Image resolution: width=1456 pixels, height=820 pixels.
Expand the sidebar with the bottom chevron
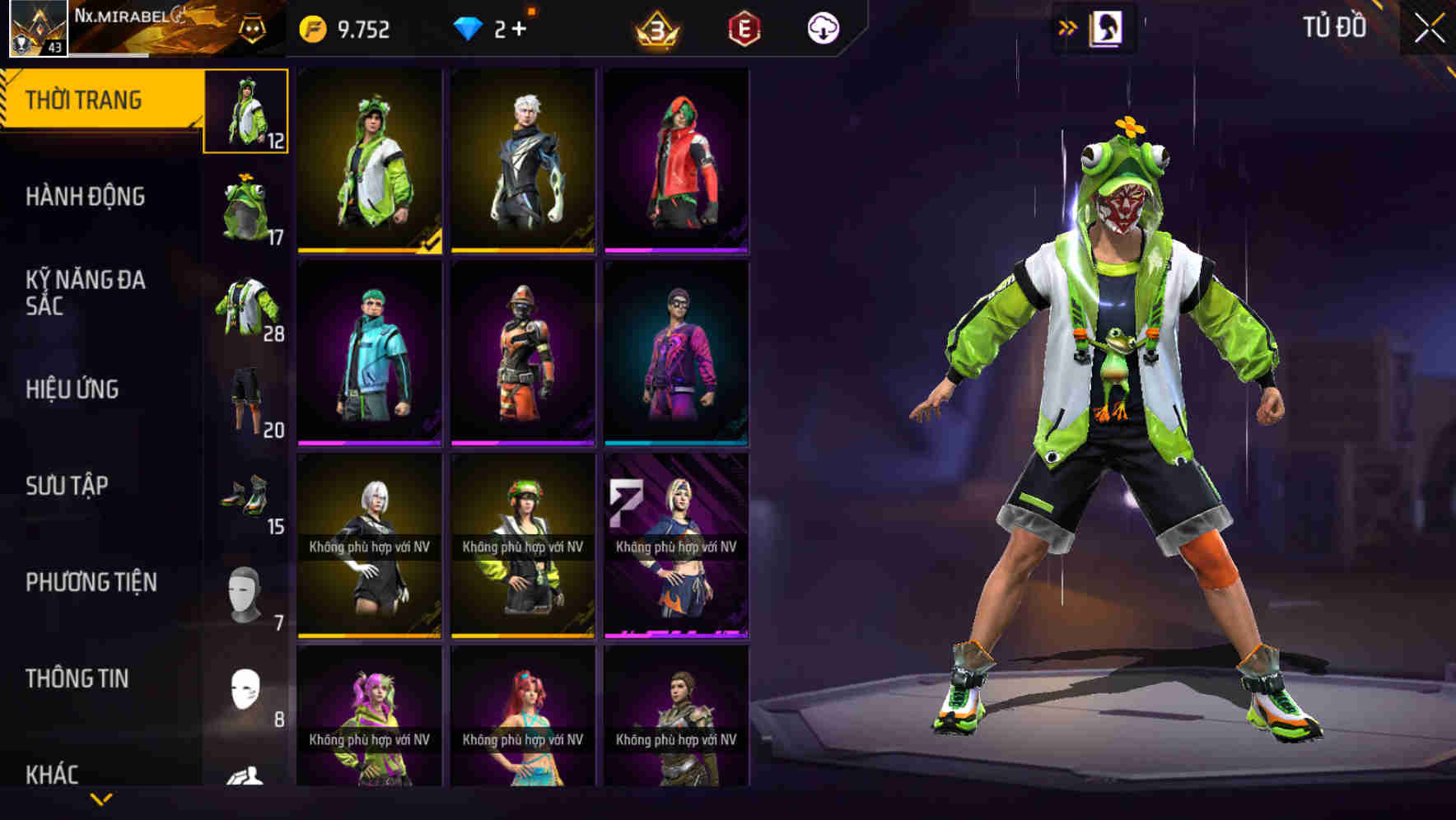(99, 799)
